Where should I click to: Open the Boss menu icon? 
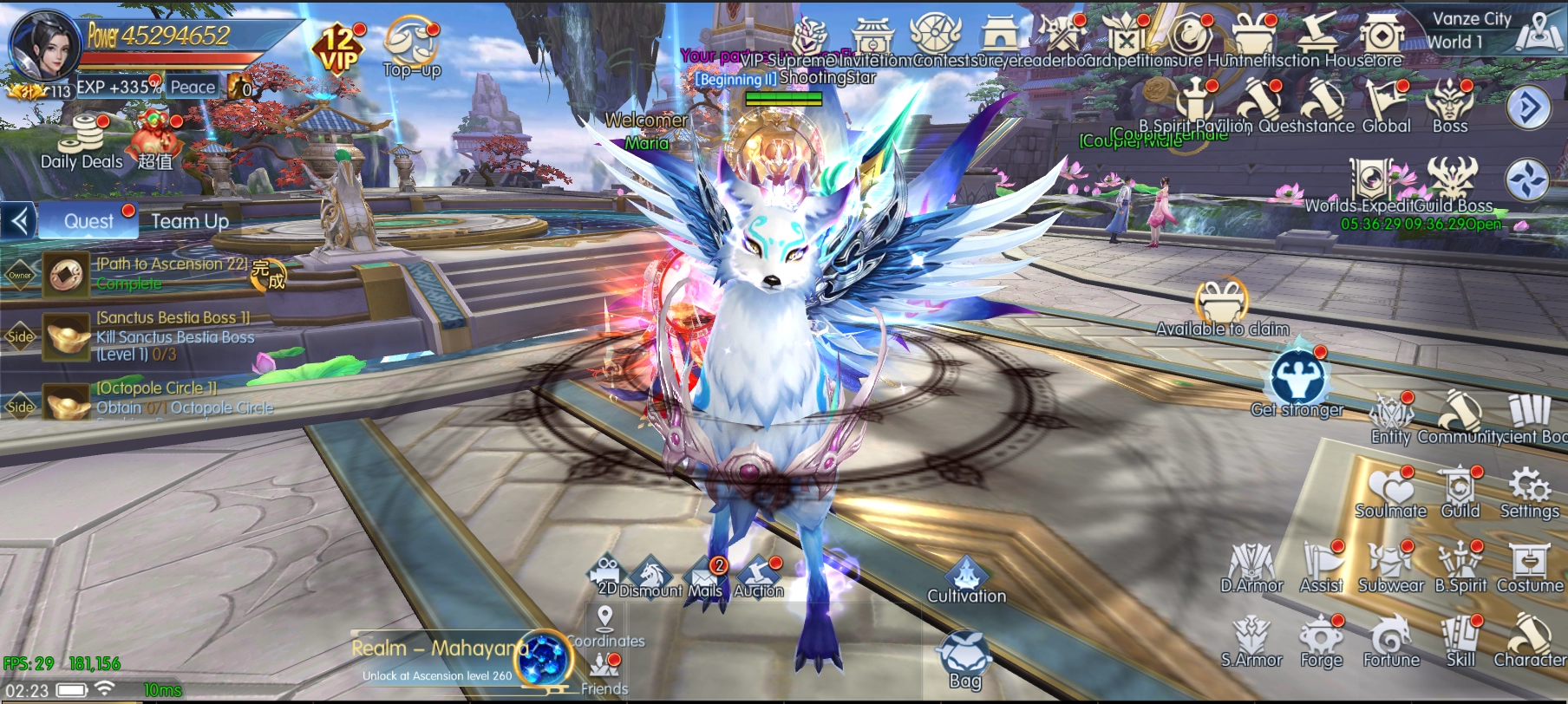click(x=1450, y=106)
